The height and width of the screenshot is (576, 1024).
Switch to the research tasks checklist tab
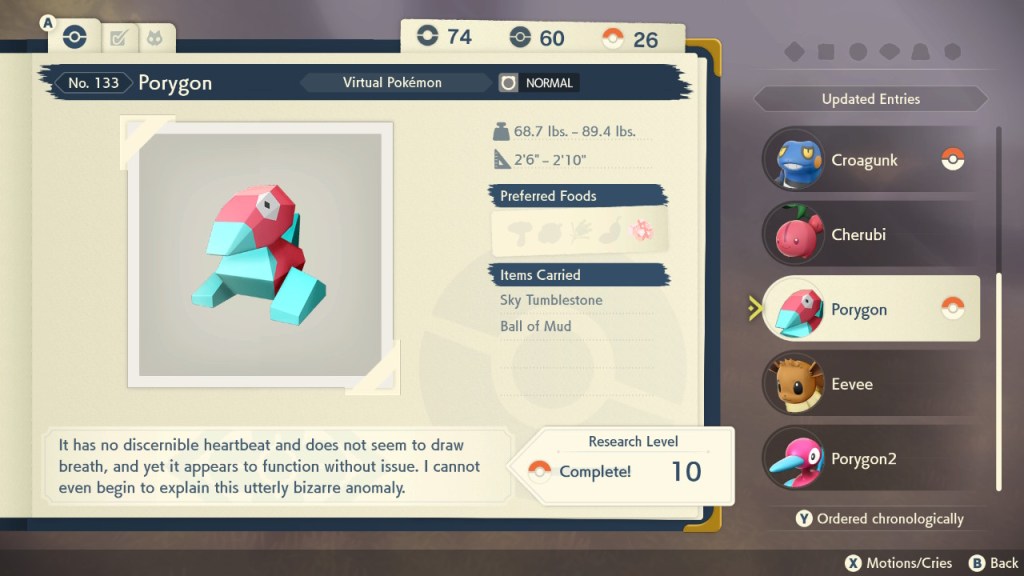tap(119, 38)
